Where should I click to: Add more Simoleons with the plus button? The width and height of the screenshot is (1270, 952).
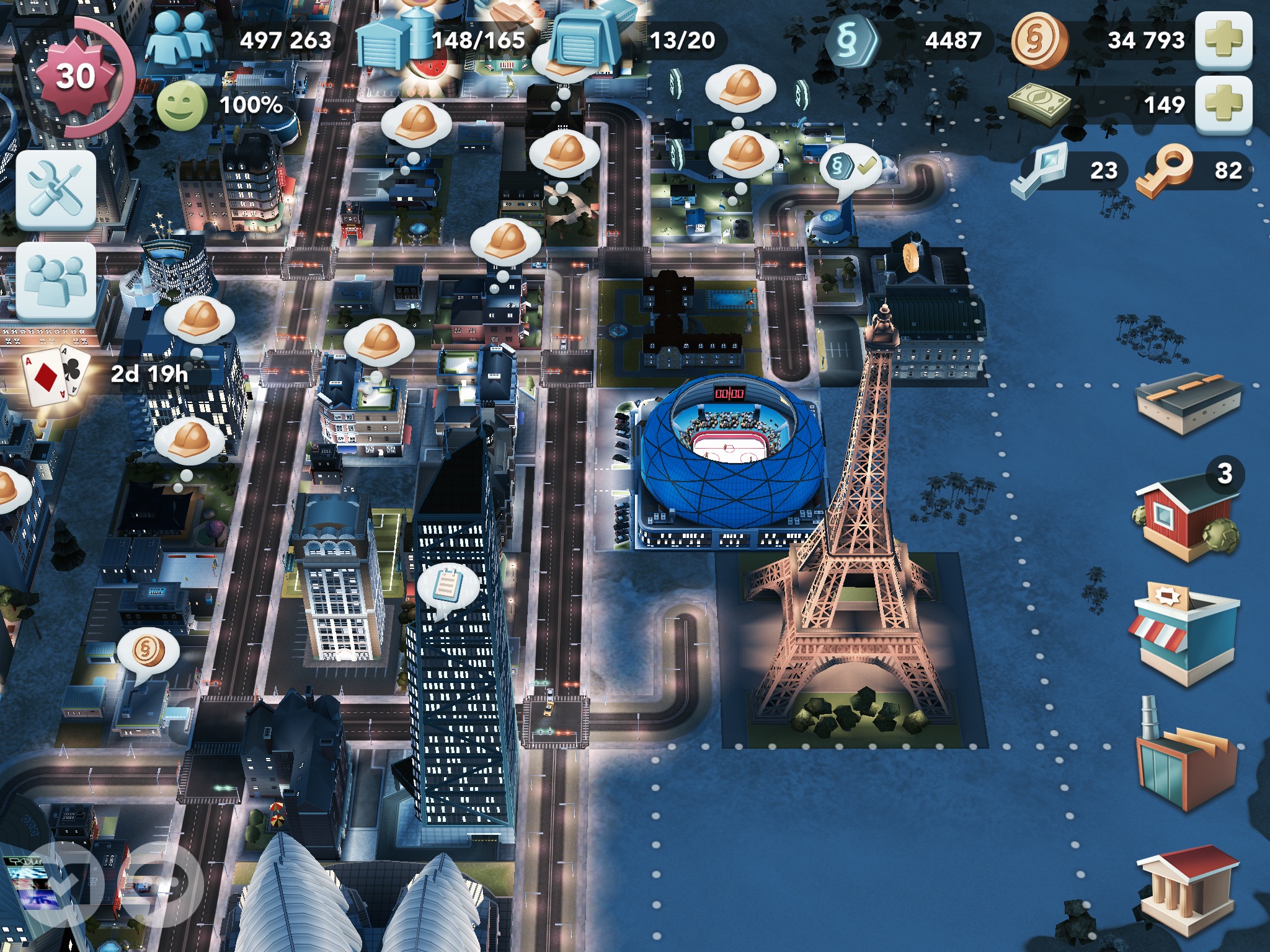pyautogui.click(x=1223, y=40)
